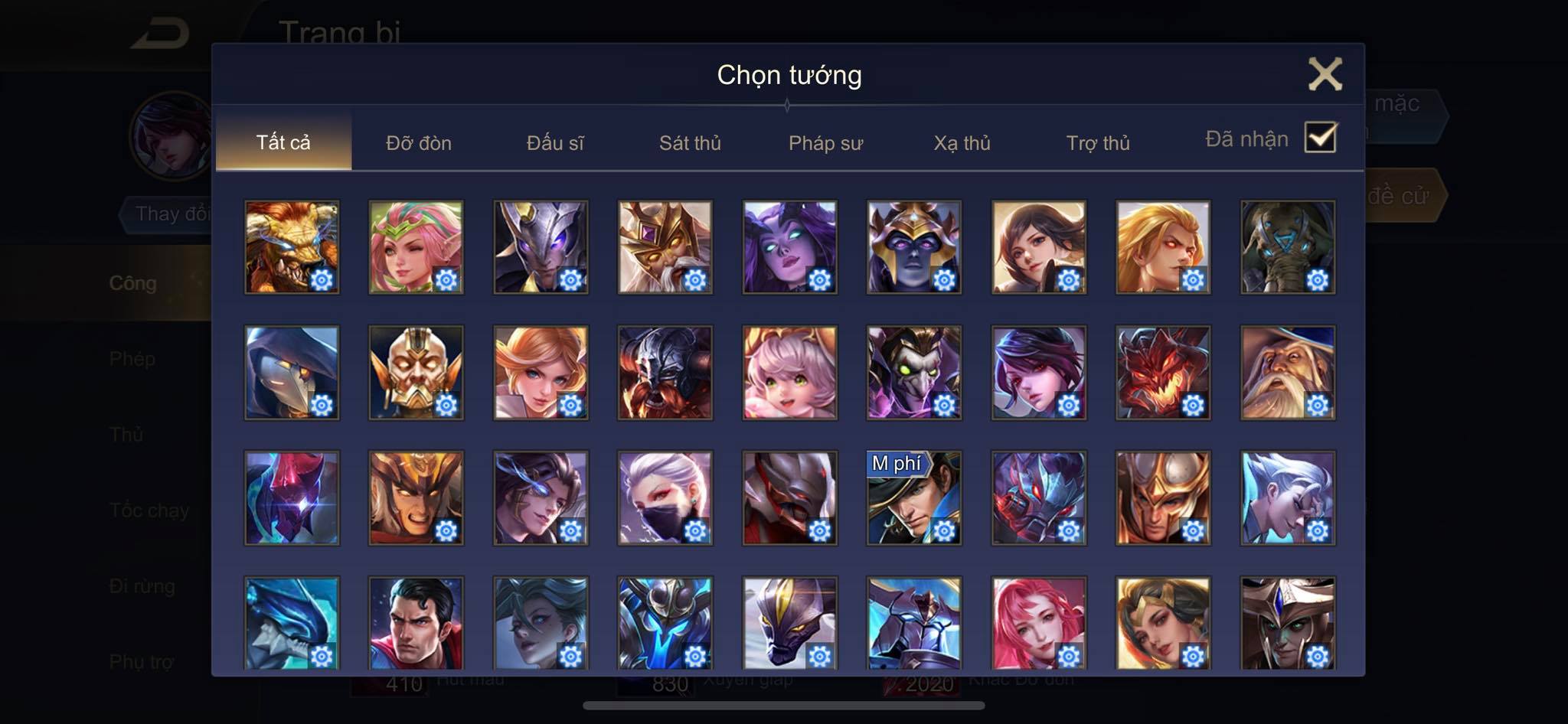Choose the hero portrait tagged M phí

914,498
